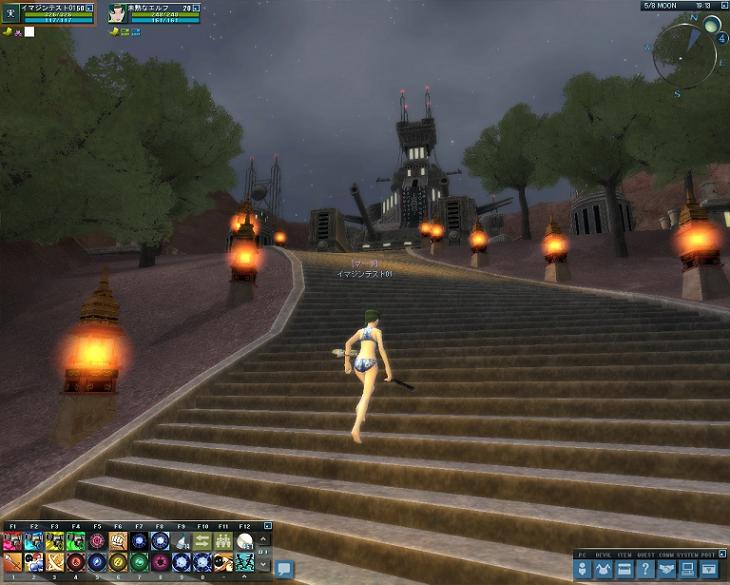
Task: Click the compass minimap
Action: coord(686,53)
